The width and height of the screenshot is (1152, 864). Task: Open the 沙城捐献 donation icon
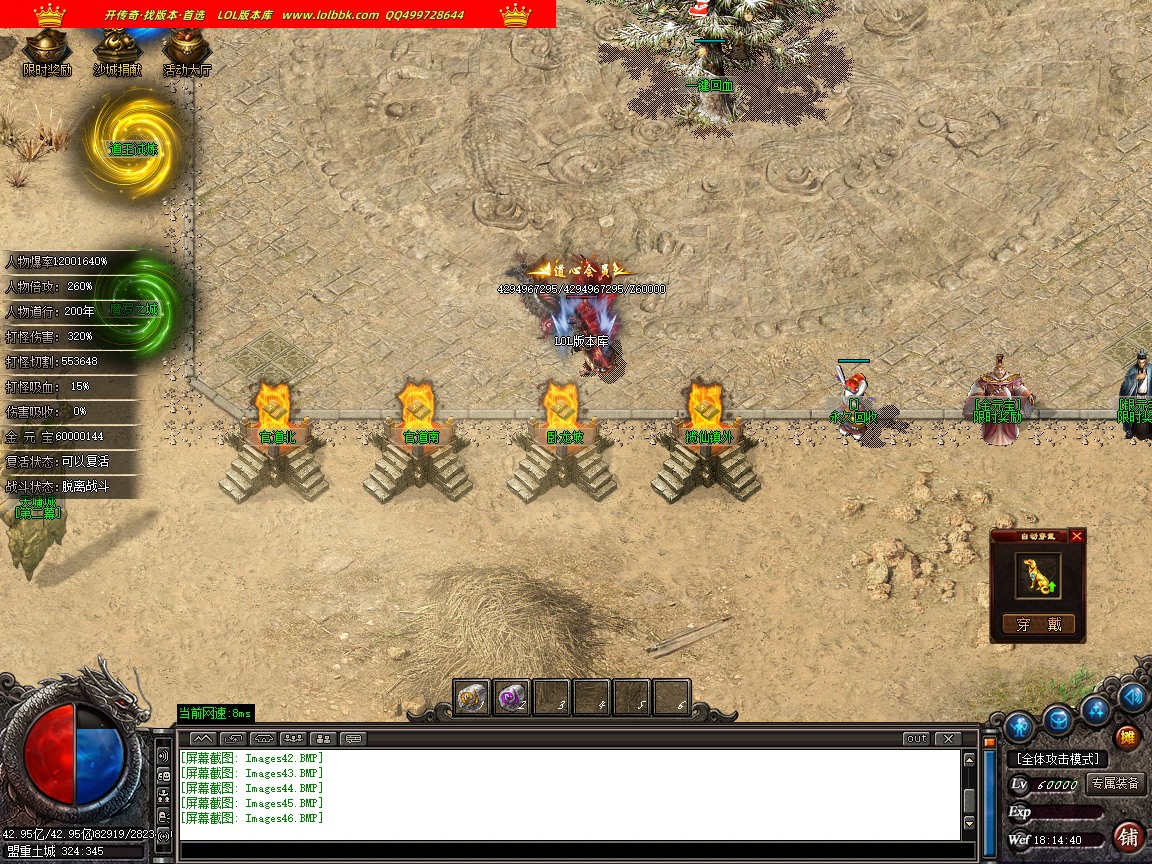117,49
